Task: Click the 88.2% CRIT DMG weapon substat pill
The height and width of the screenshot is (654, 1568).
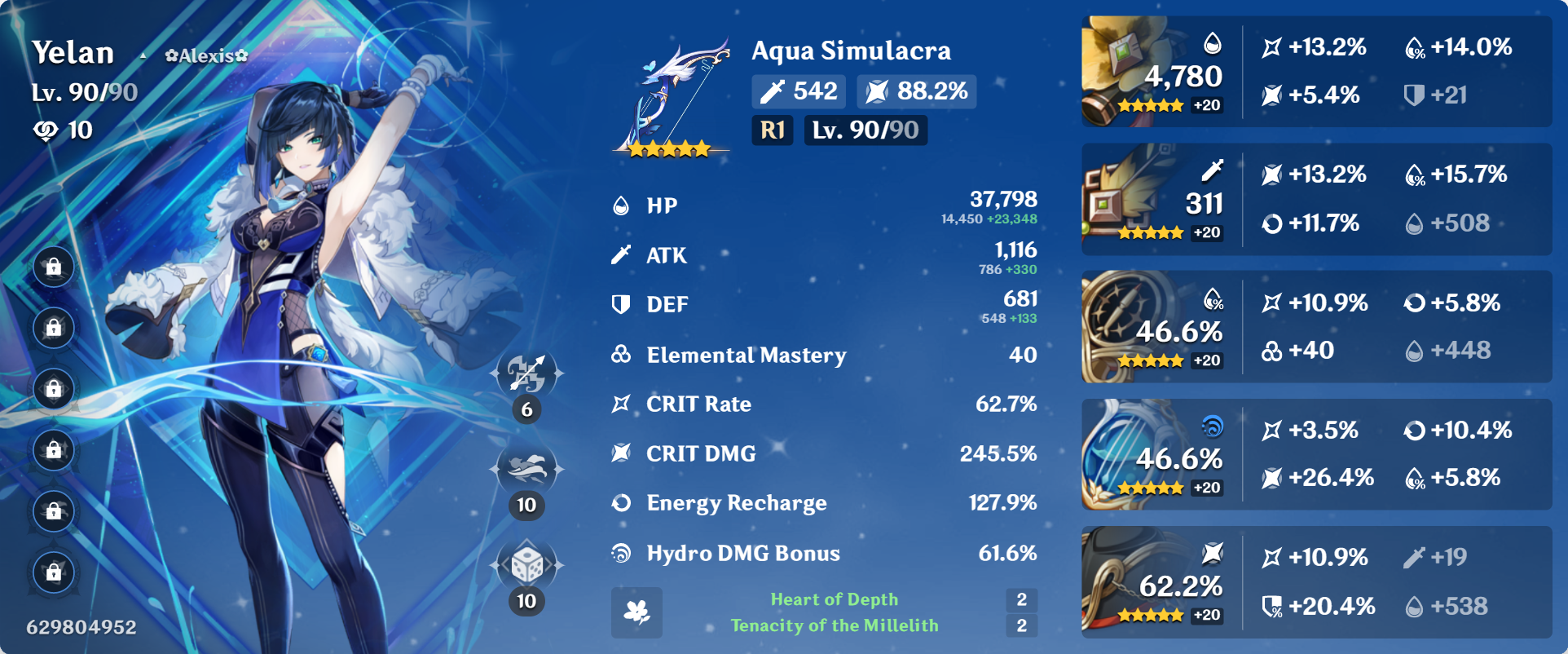Action: click(916, 91)
